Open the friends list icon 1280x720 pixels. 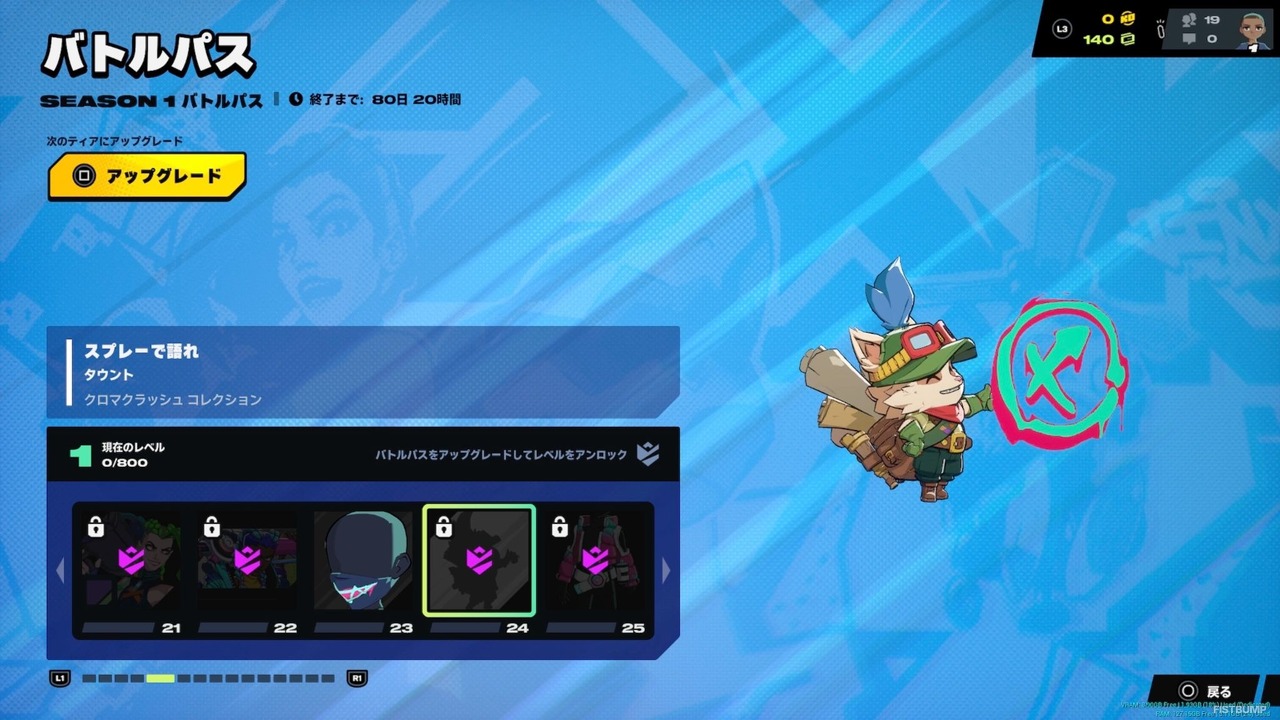[1190, 19]
